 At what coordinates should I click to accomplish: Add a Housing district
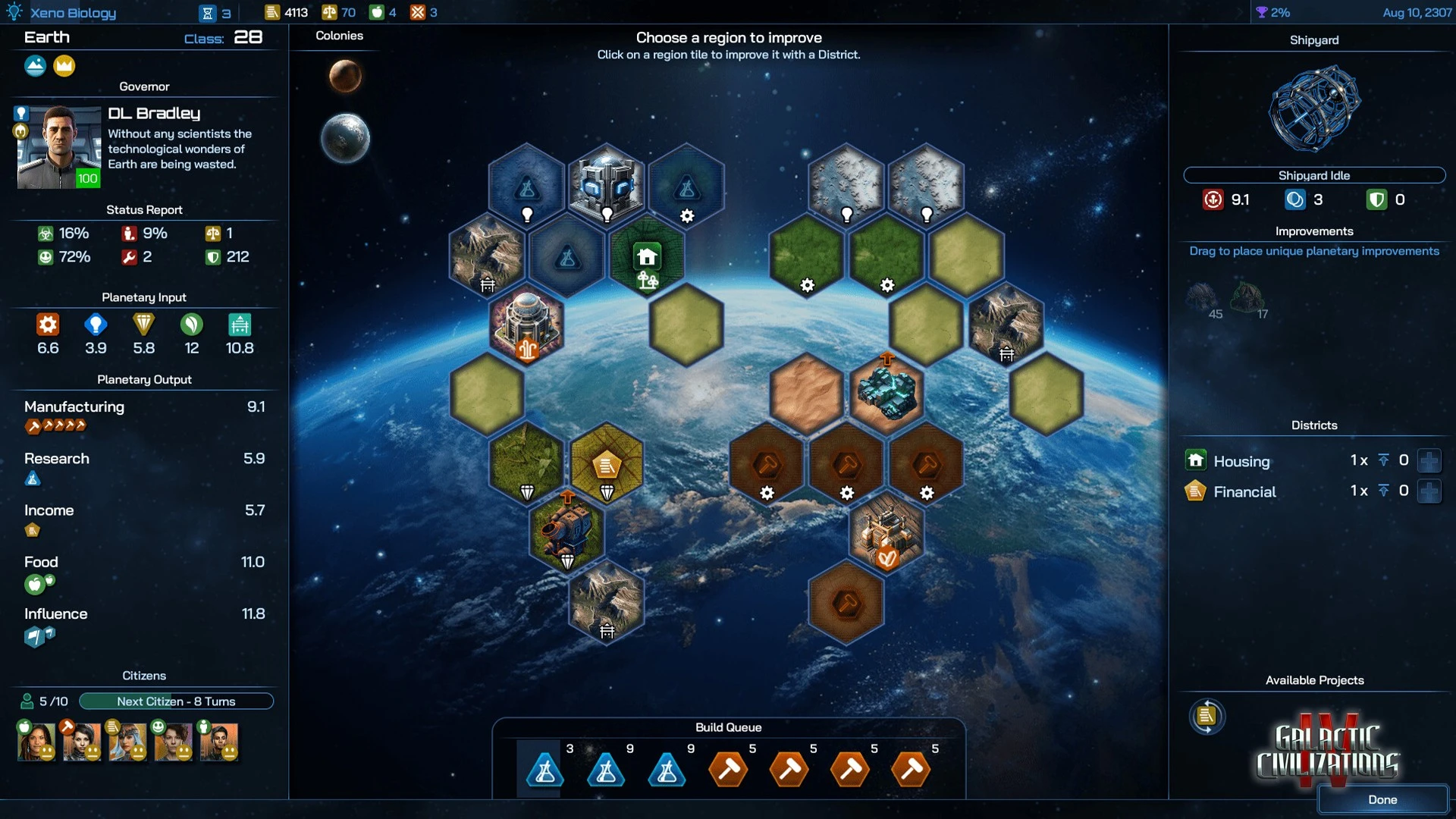(1429, 460)
